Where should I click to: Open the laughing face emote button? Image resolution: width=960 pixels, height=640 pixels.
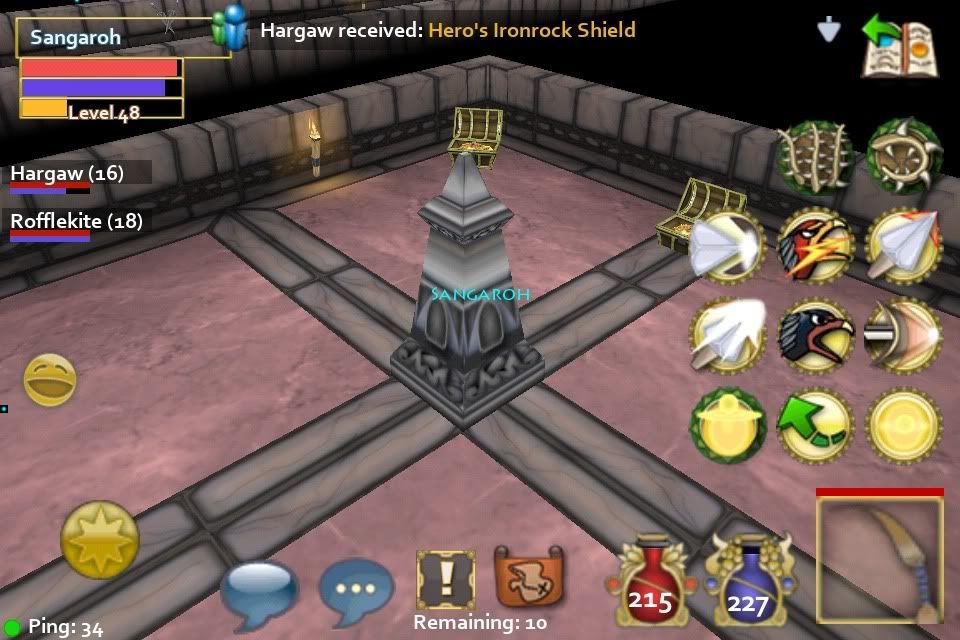(x=49, y=379)
